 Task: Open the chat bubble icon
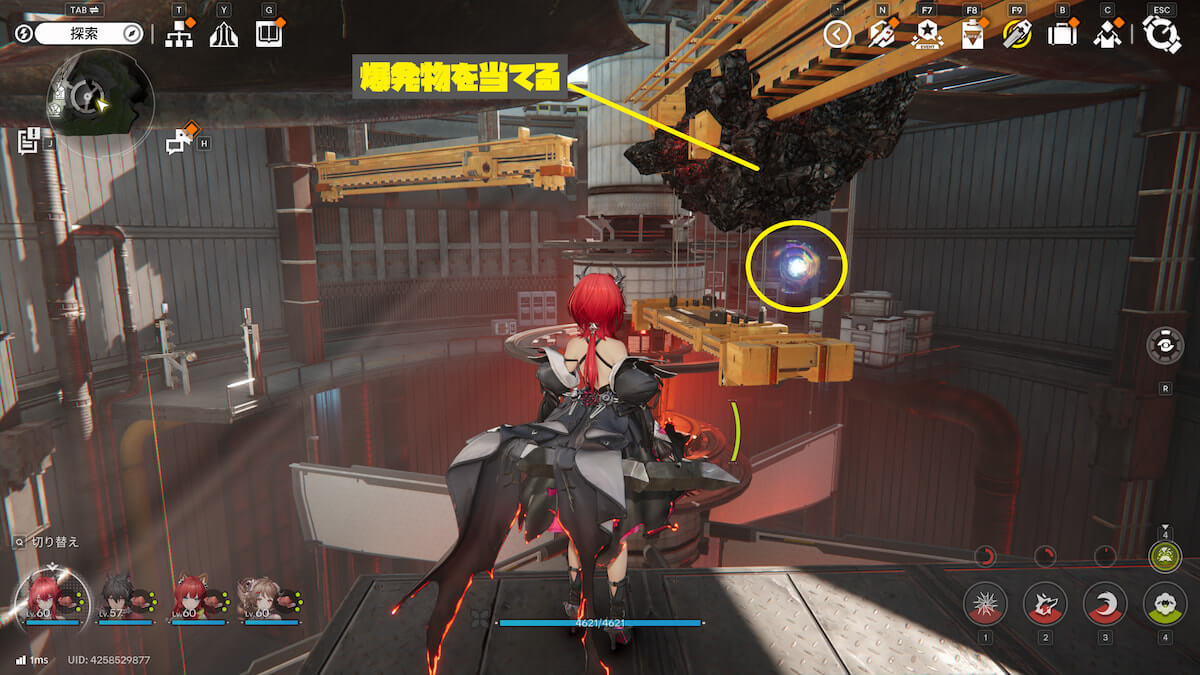180,142
